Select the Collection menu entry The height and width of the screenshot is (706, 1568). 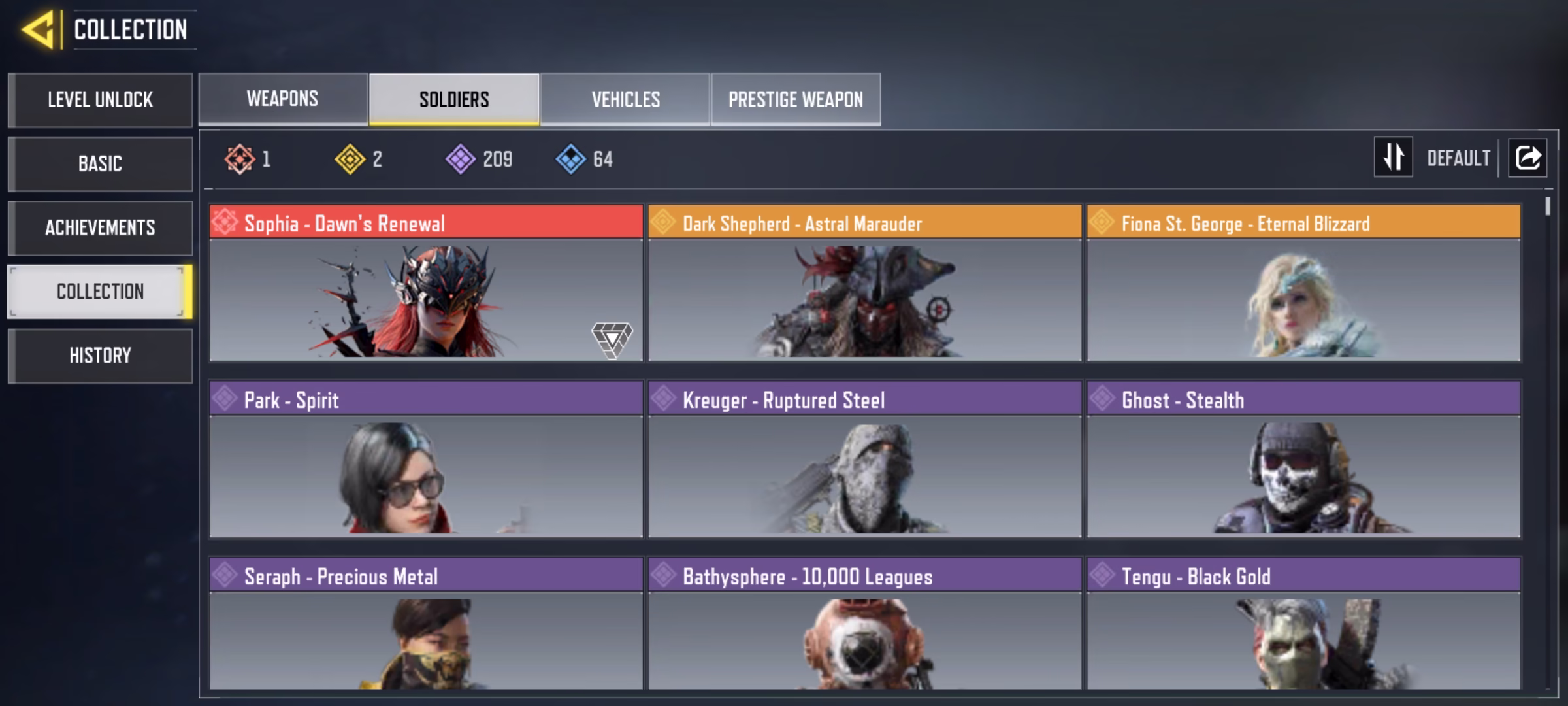tap(100, 292)
